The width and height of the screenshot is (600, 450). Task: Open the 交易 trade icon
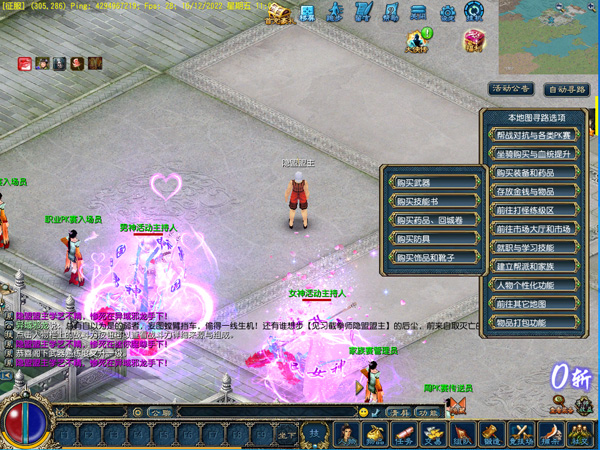[434, 435]
